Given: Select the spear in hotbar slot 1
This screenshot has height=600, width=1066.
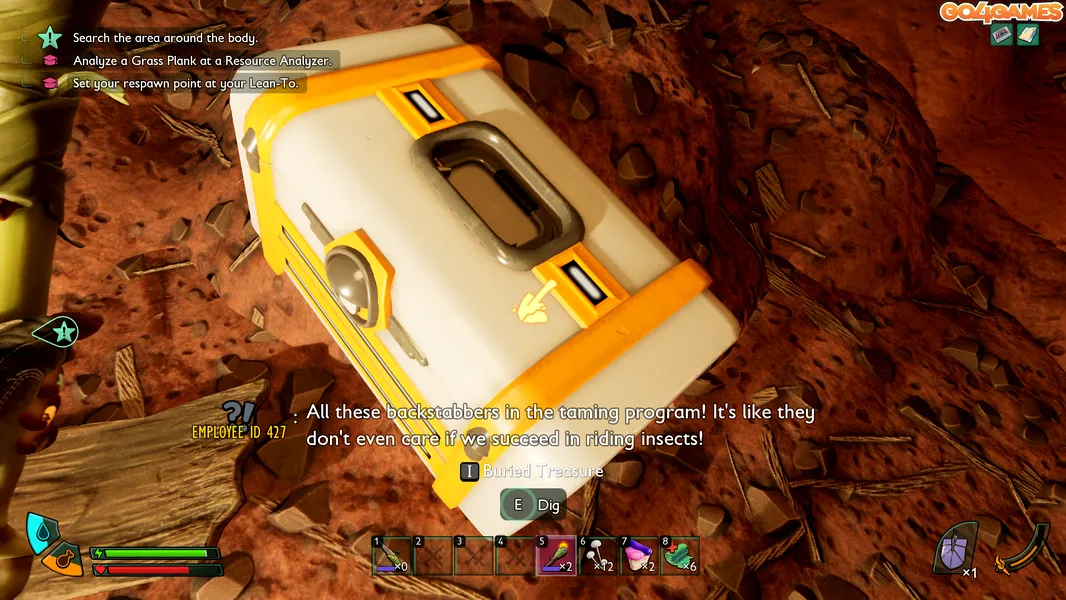Looking at the screenshot, I should coord(391,556).
